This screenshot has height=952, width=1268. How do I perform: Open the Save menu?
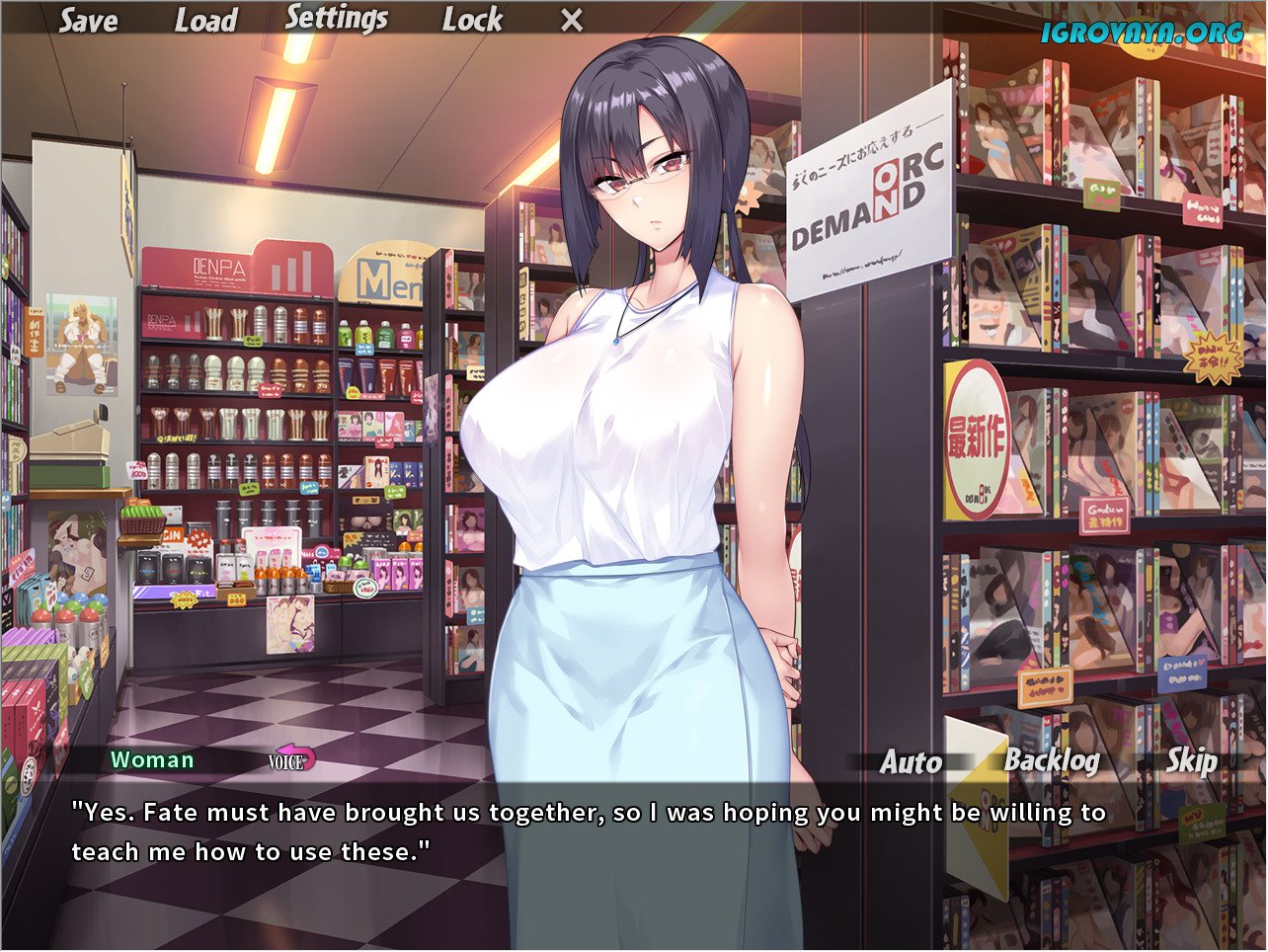coord(88,21)
